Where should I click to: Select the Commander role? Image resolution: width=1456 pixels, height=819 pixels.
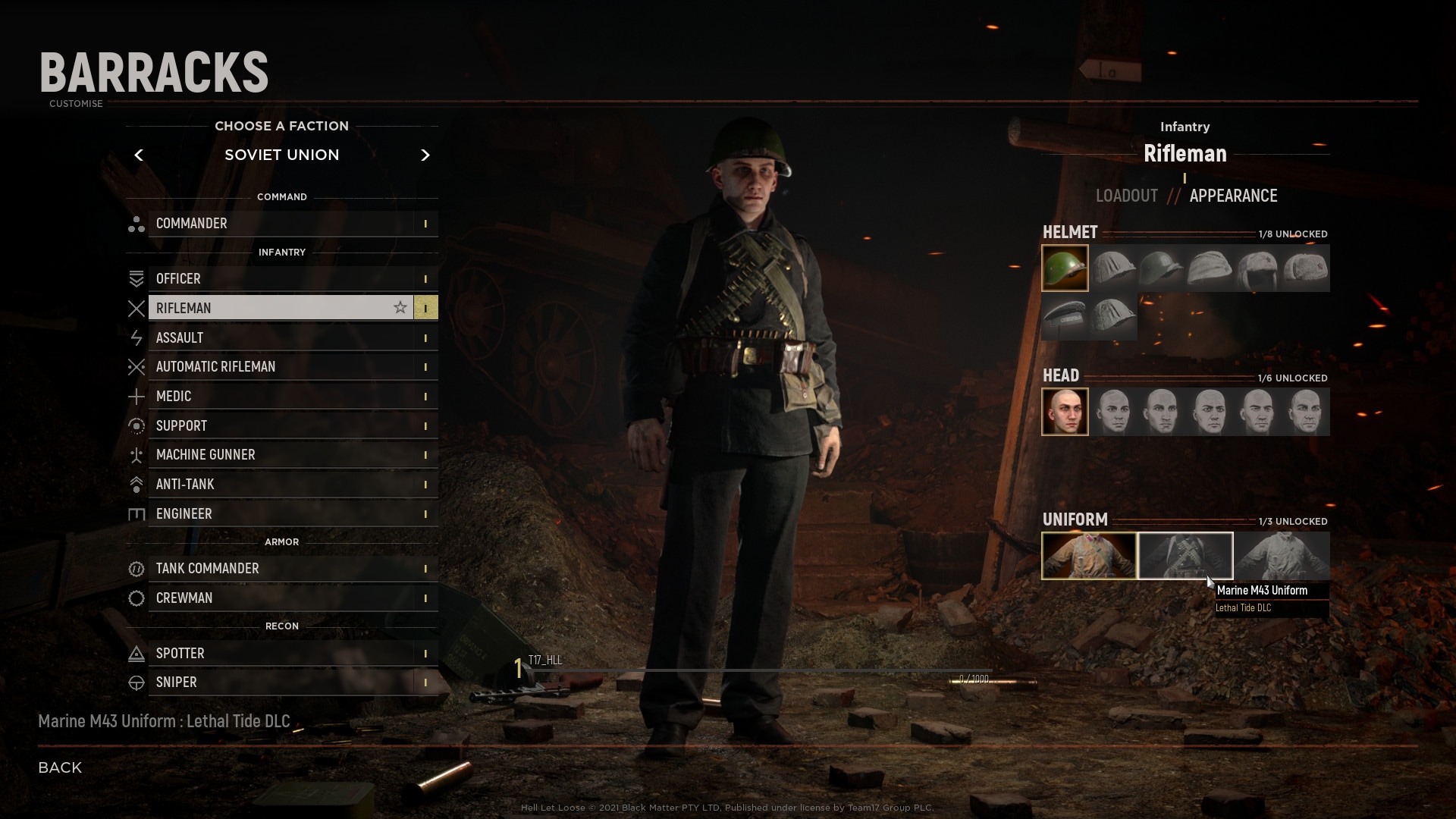282,224
